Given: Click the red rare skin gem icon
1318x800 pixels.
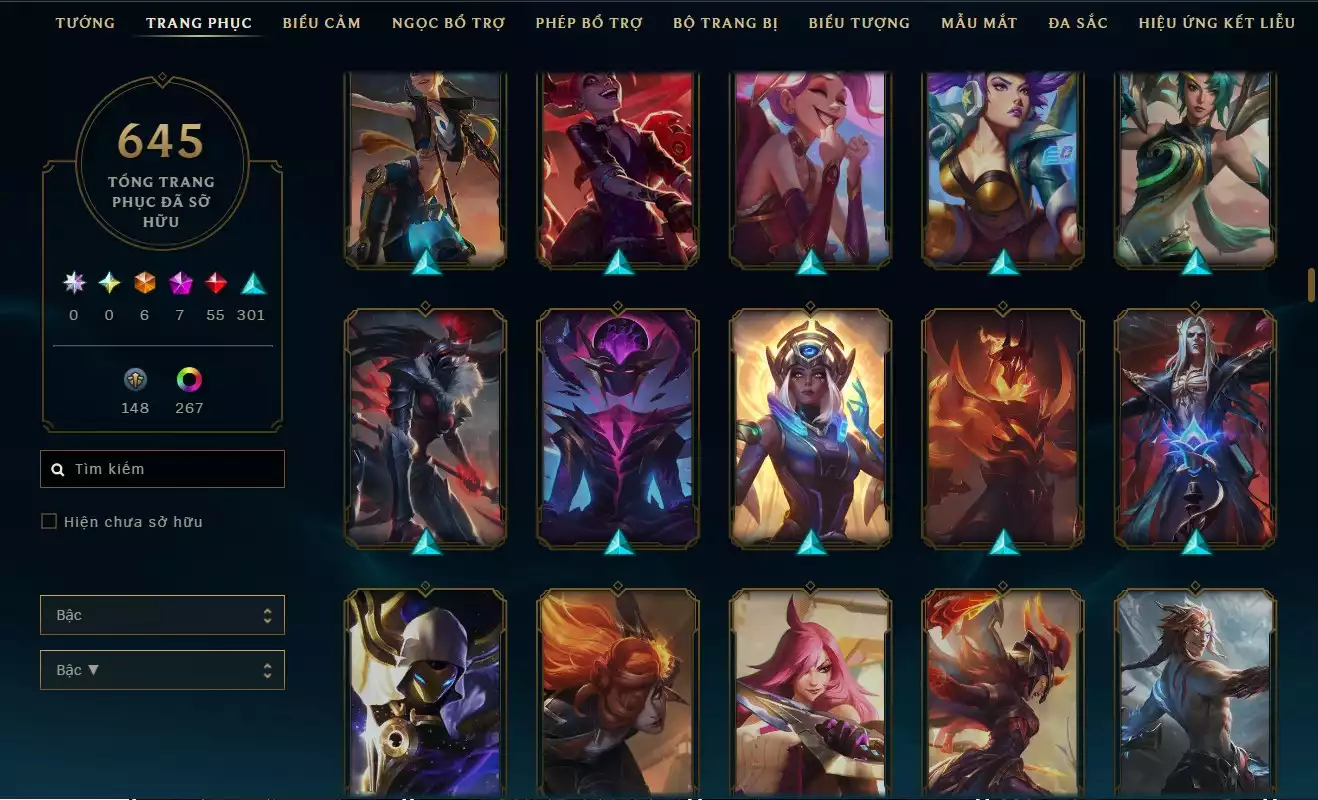Looking at the screenshot, I should [x=216, y=285].
